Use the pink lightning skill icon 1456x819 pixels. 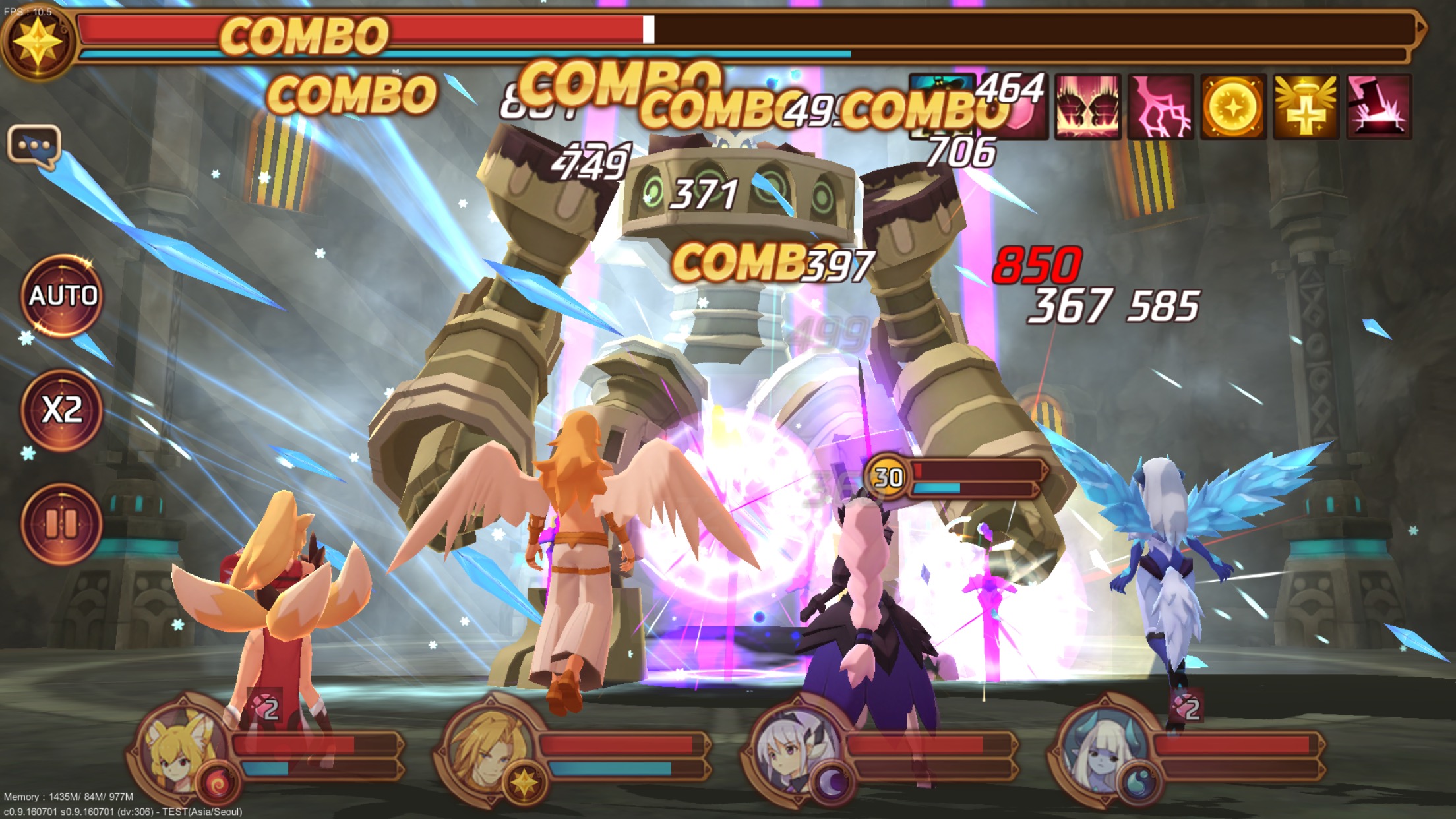point(1161,107)
